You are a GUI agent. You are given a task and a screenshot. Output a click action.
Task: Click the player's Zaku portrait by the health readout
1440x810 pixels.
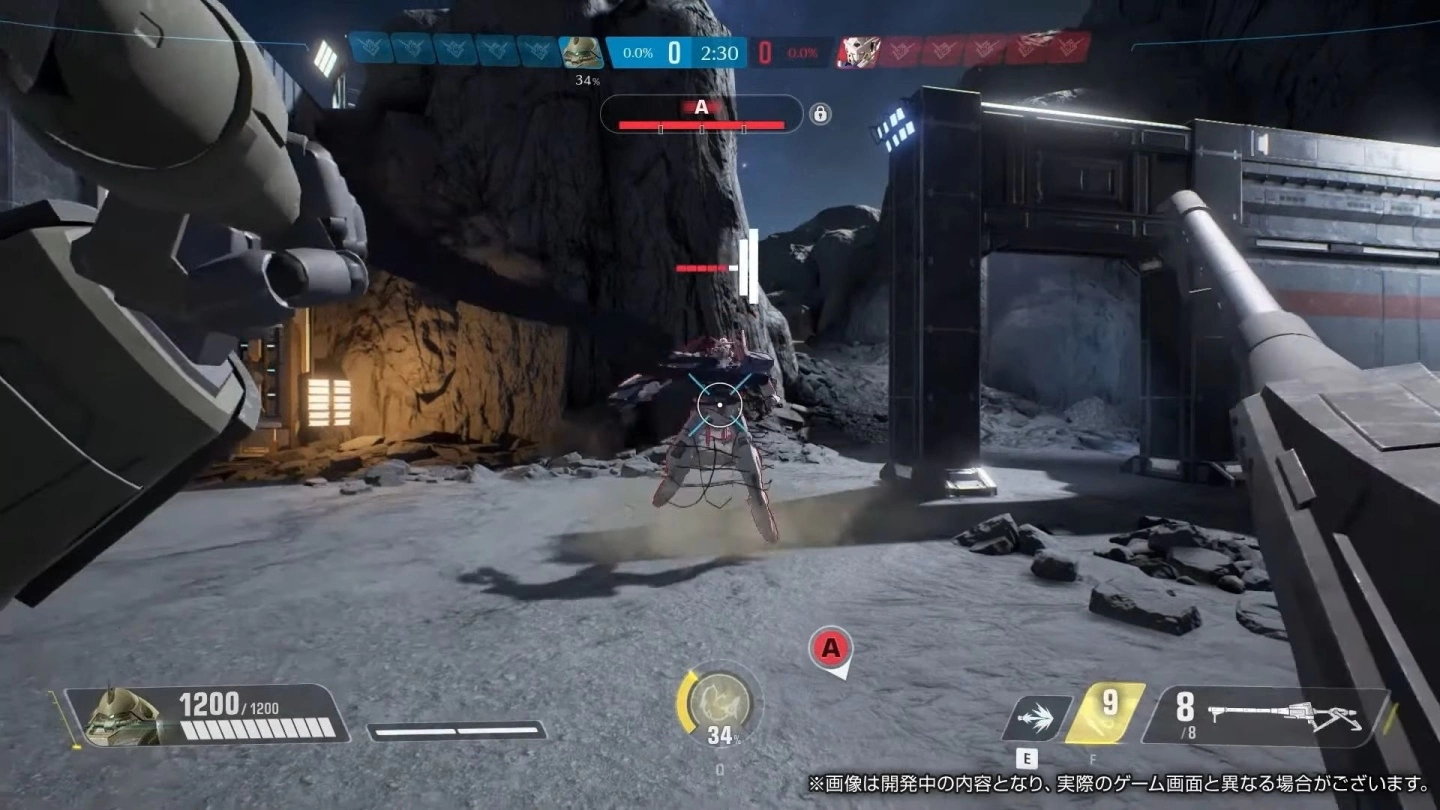pyautogui.click(x=120, y=716)
